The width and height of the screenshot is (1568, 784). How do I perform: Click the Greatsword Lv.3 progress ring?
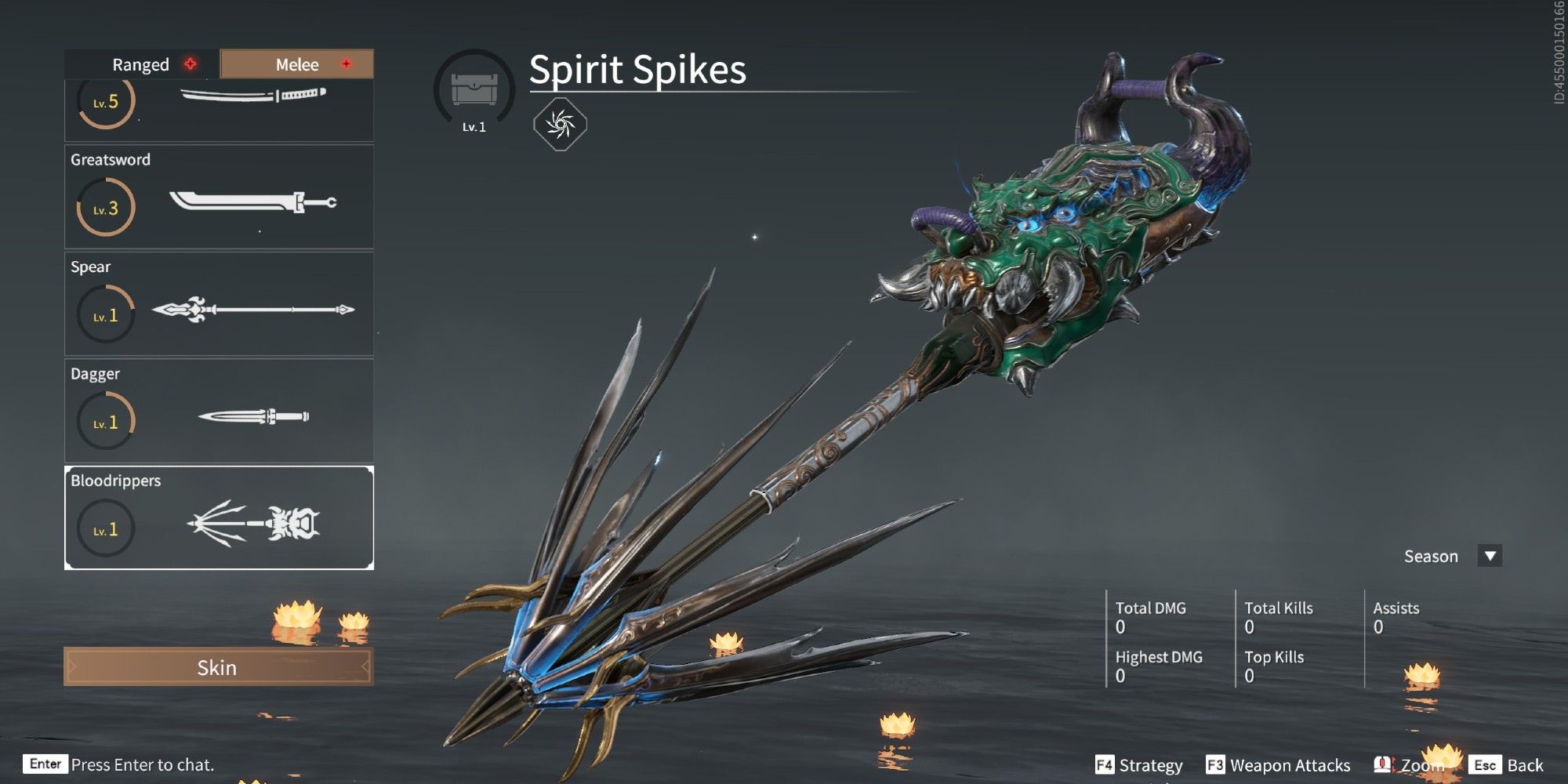(x=105, y=206)
